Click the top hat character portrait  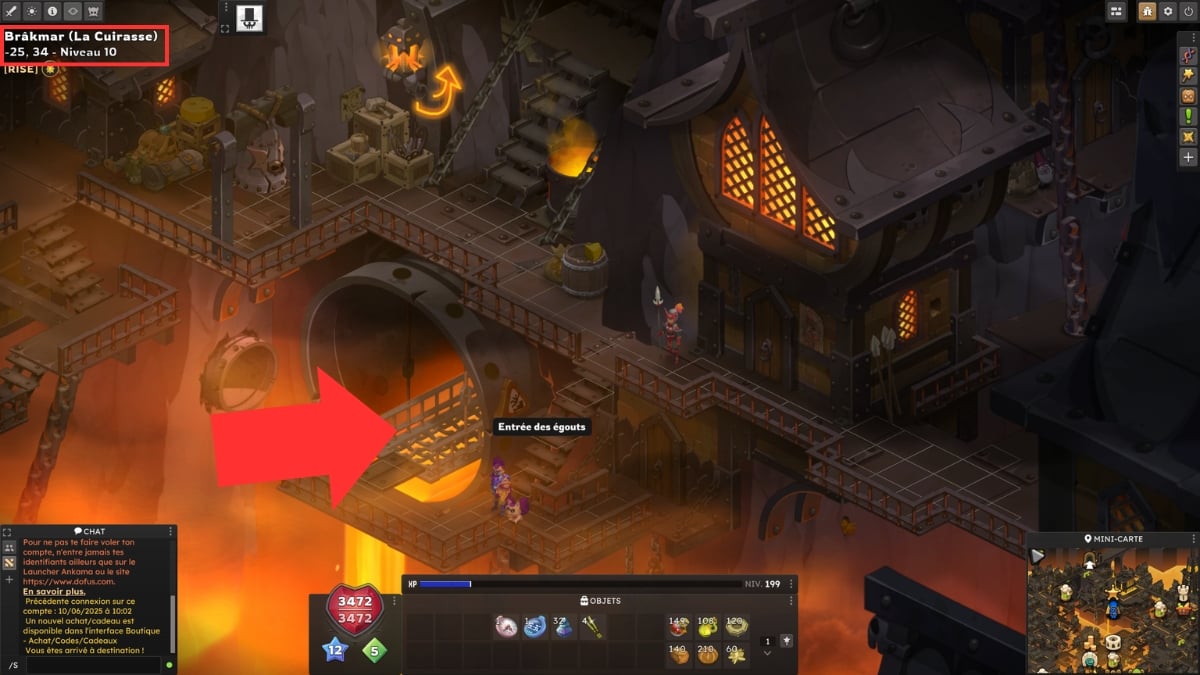(x=247, y=16)
